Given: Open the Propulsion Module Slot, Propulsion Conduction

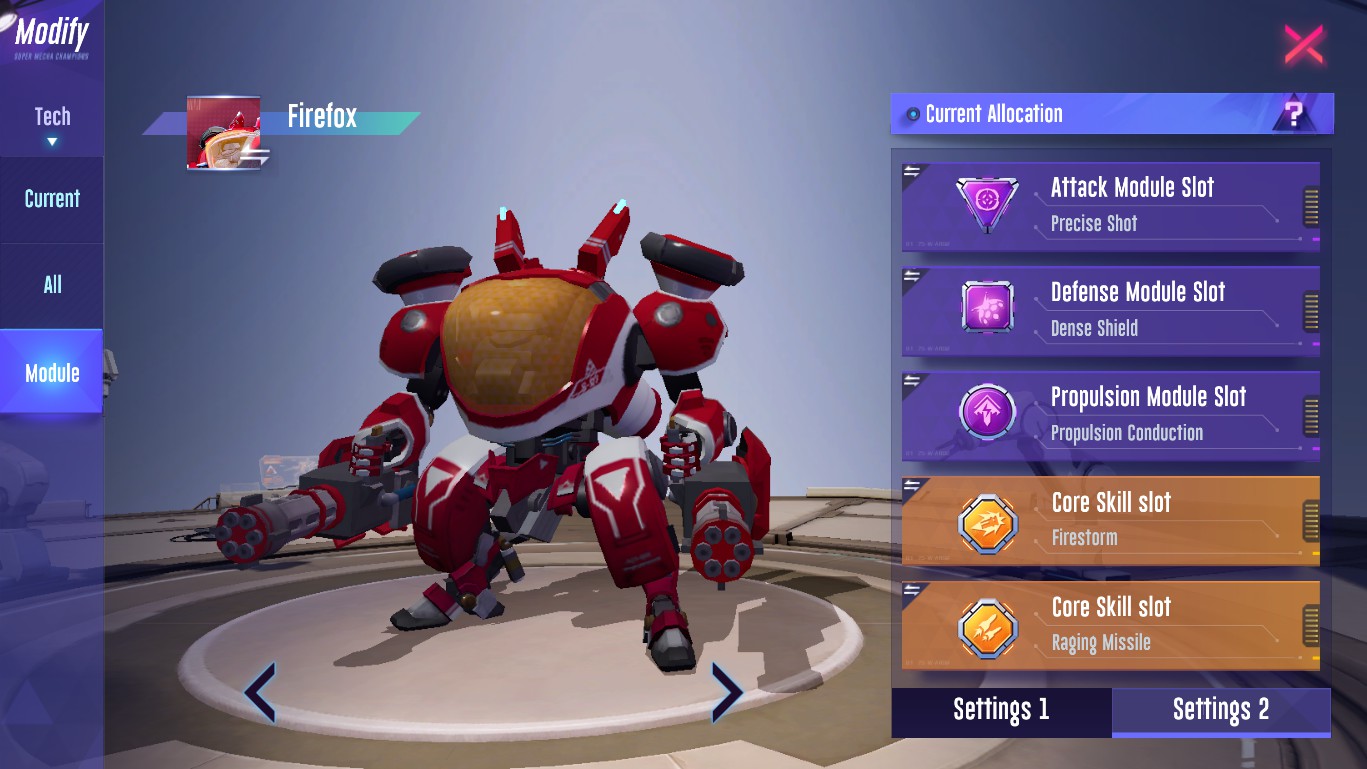Looking at the screenshot, I should point(1110,414).
